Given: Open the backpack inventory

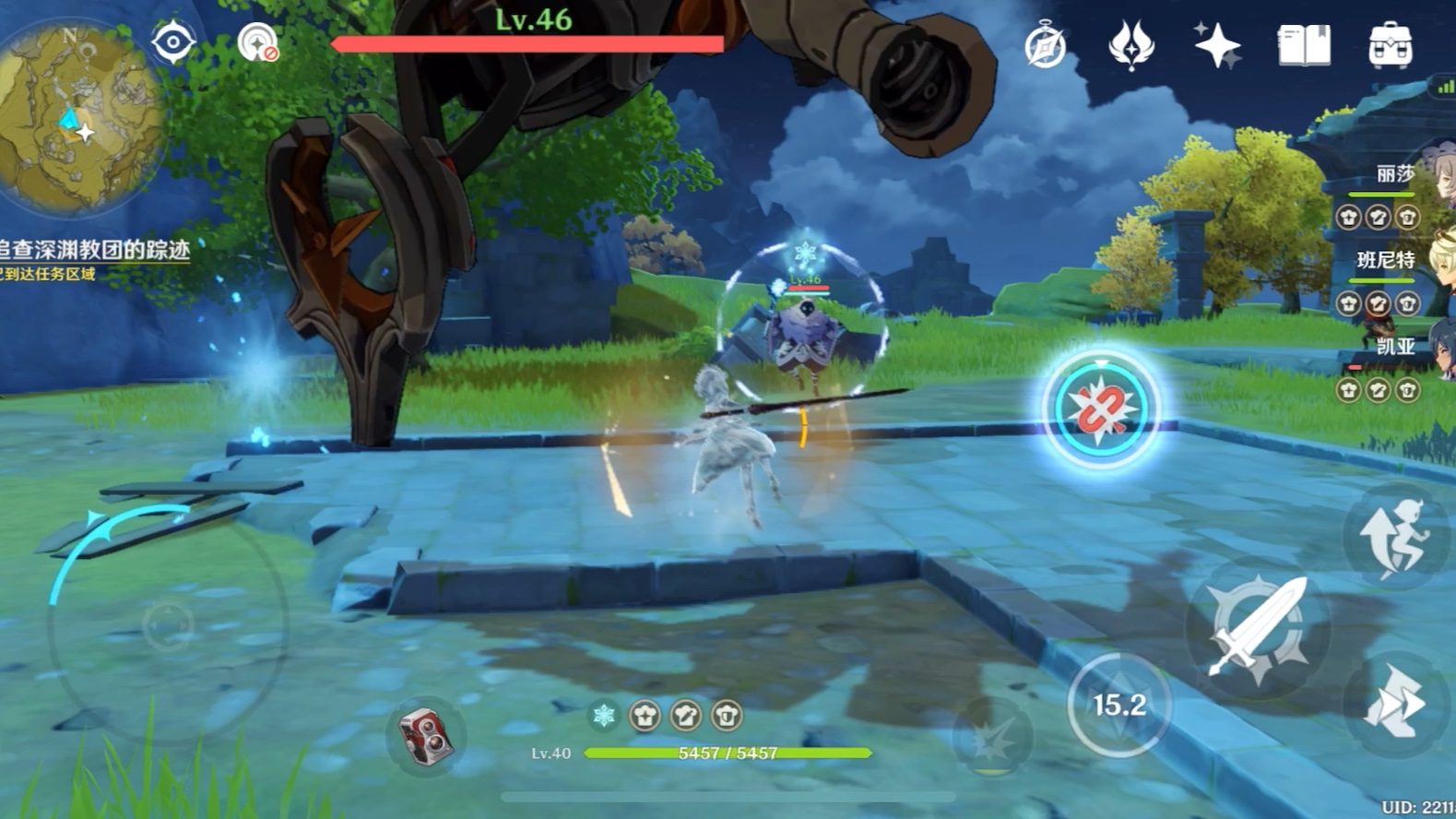Looking at the screenshot, I should click(x=1391, y=44).
